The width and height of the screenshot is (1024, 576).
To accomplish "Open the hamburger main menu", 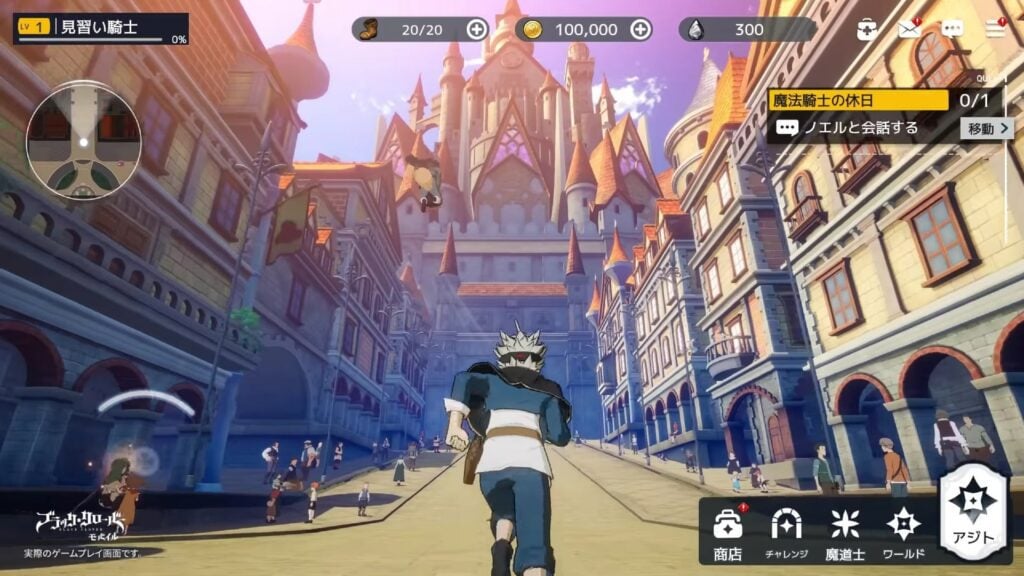I will coord(995,29).
